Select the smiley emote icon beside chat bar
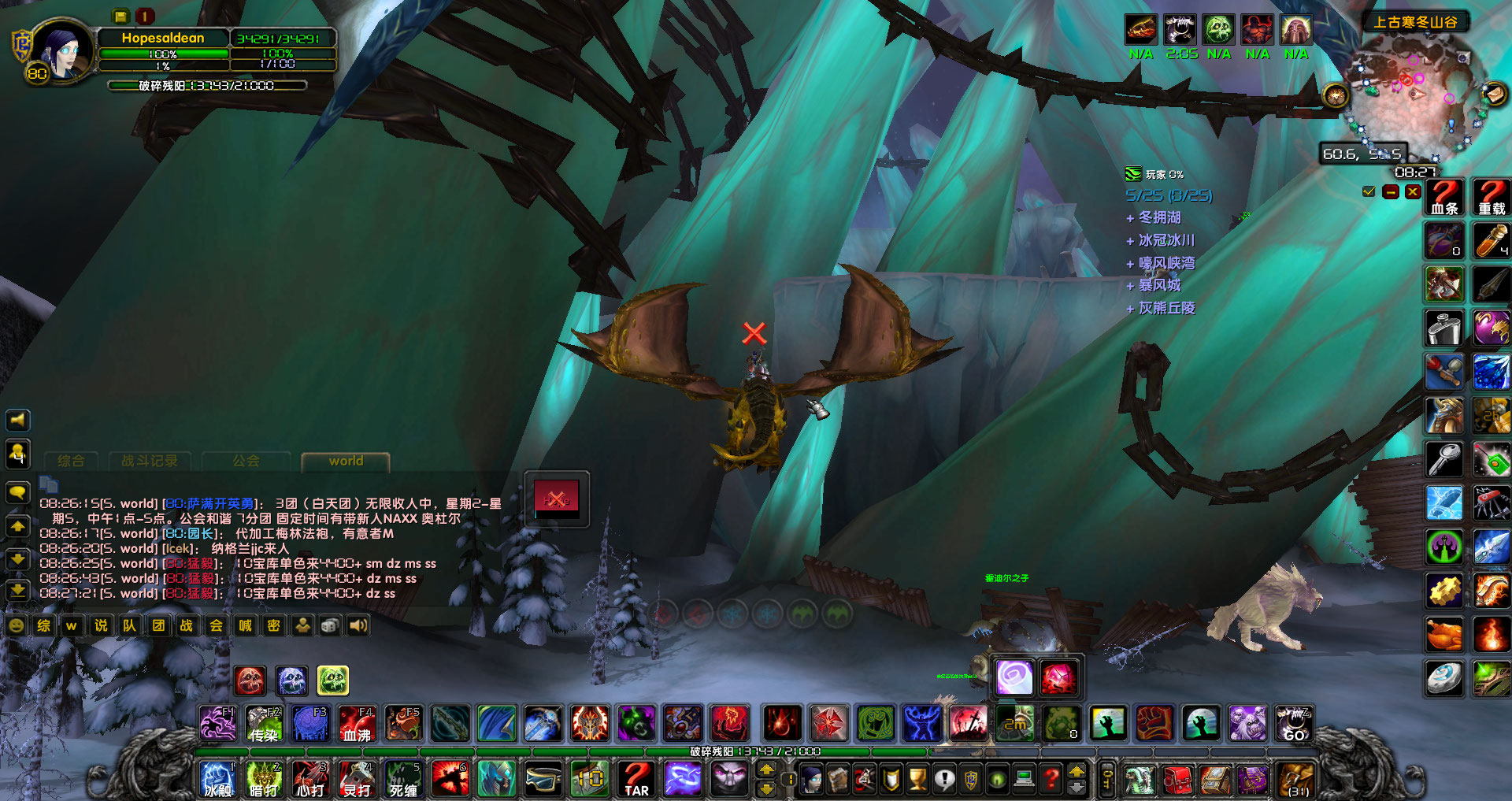The height and width of the screenshot is (801, 1512). tap(14, 625)
